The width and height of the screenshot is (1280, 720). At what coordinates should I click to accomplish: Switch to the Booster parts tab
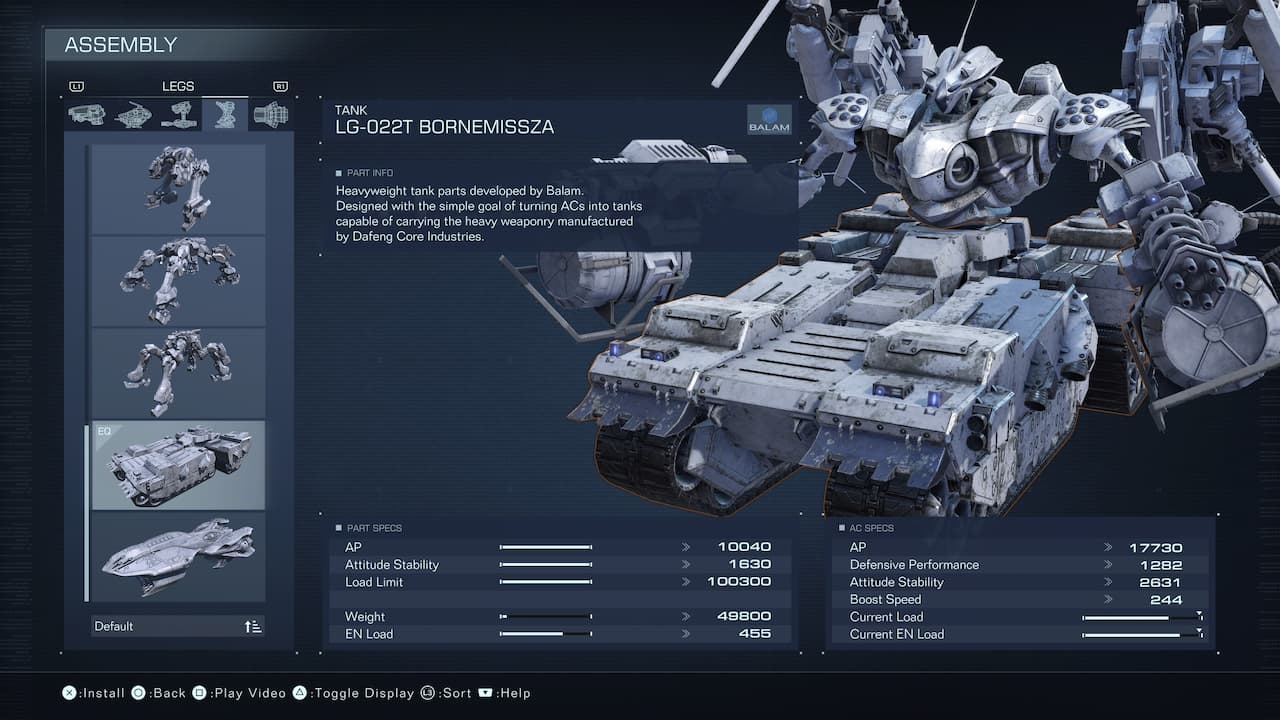pos(271,115)
